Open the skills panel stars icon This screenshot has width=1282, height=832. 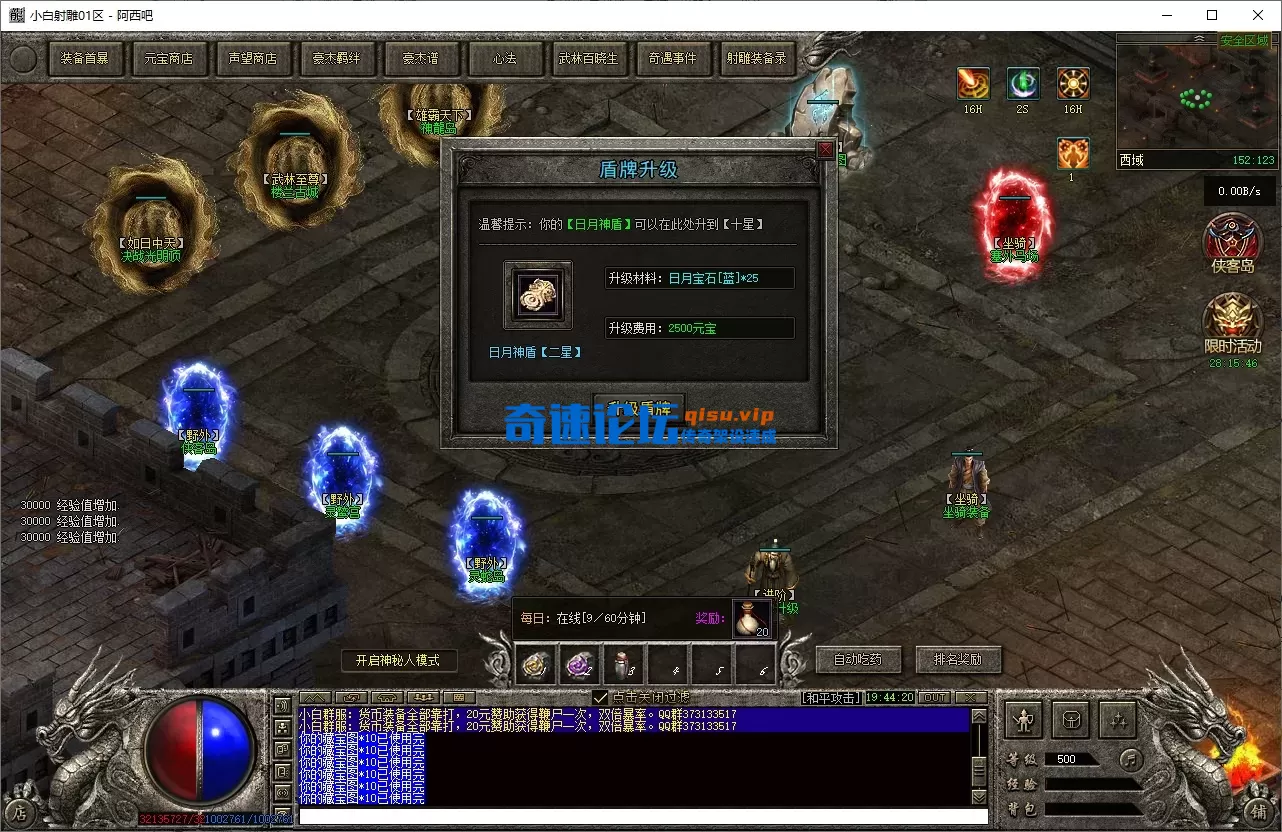1119,718
